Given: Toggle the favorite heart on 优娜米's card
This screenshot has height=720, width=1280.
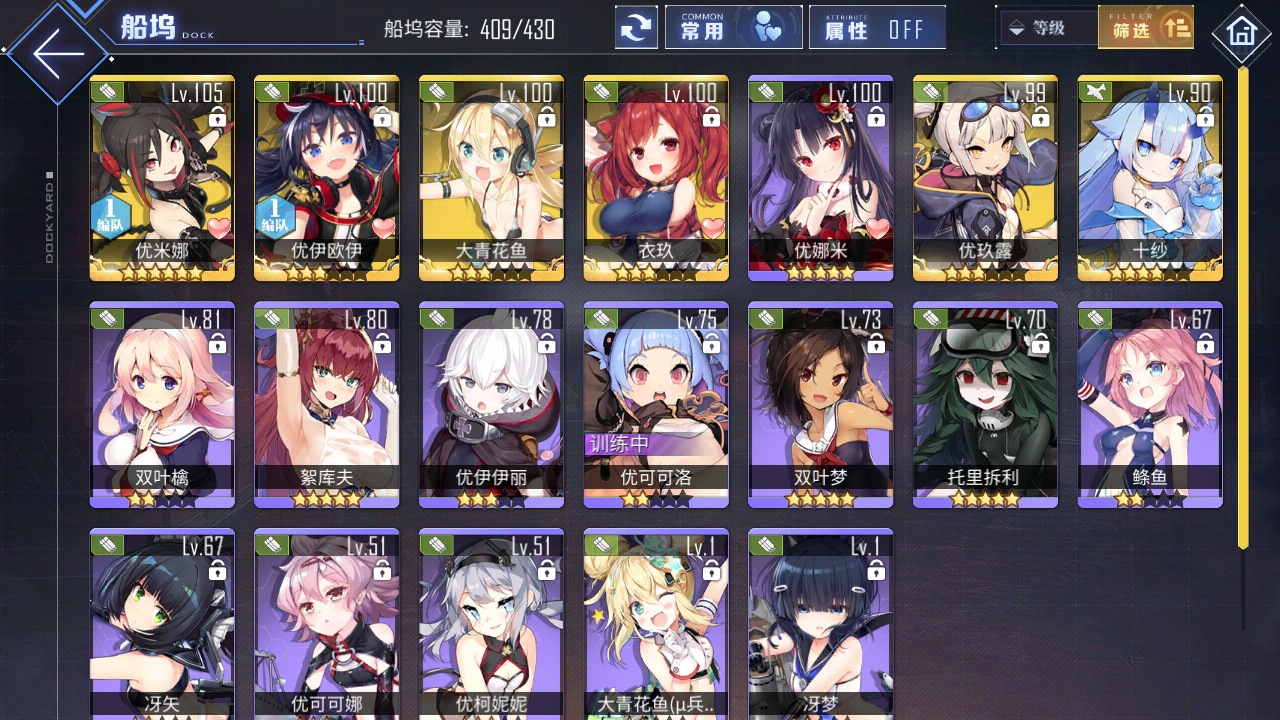Looking at the screenshot, I should pos(875,228).
